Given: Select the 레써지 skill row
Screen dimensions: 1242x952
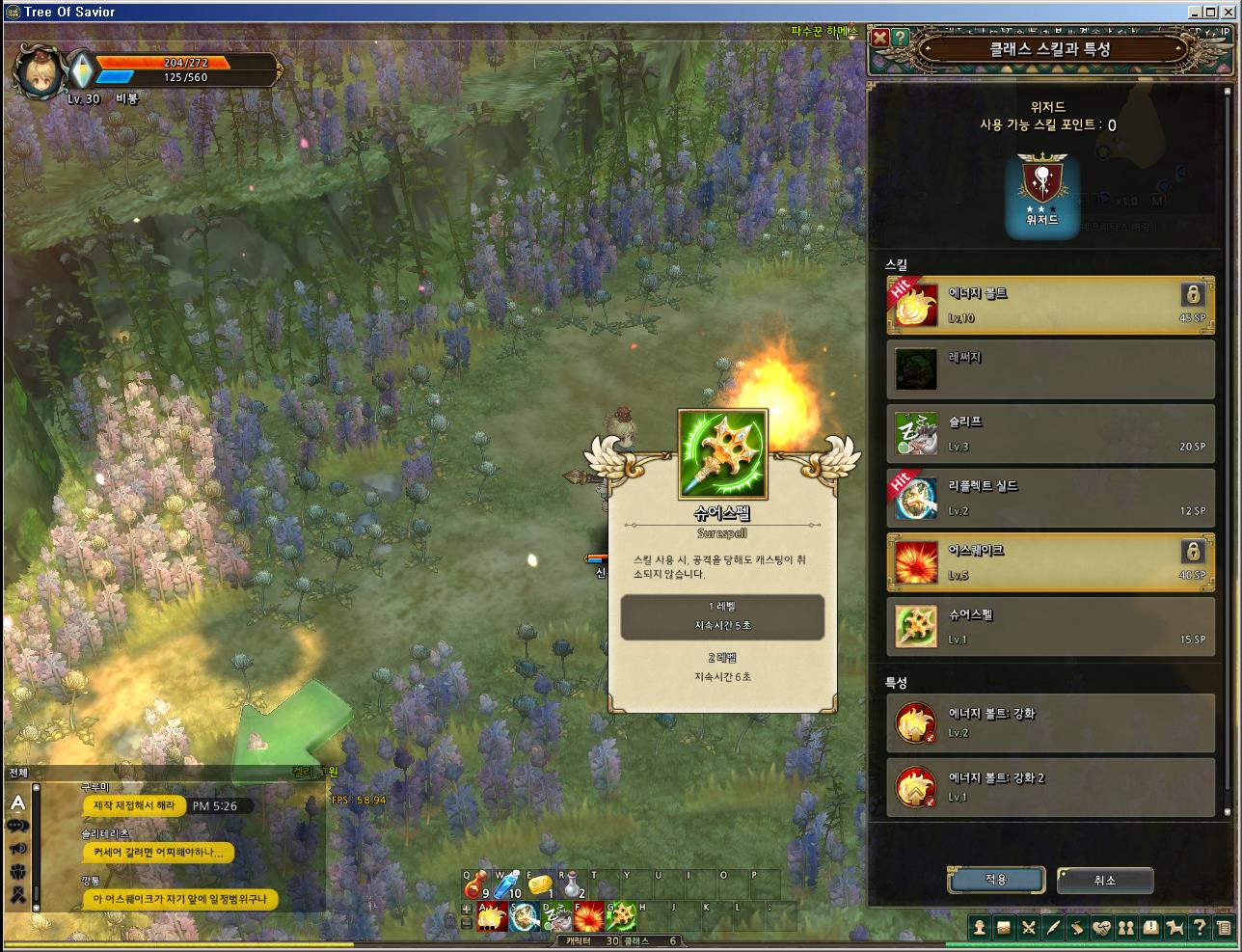Looking at the screenshot, I should (x=1050, y=369).
